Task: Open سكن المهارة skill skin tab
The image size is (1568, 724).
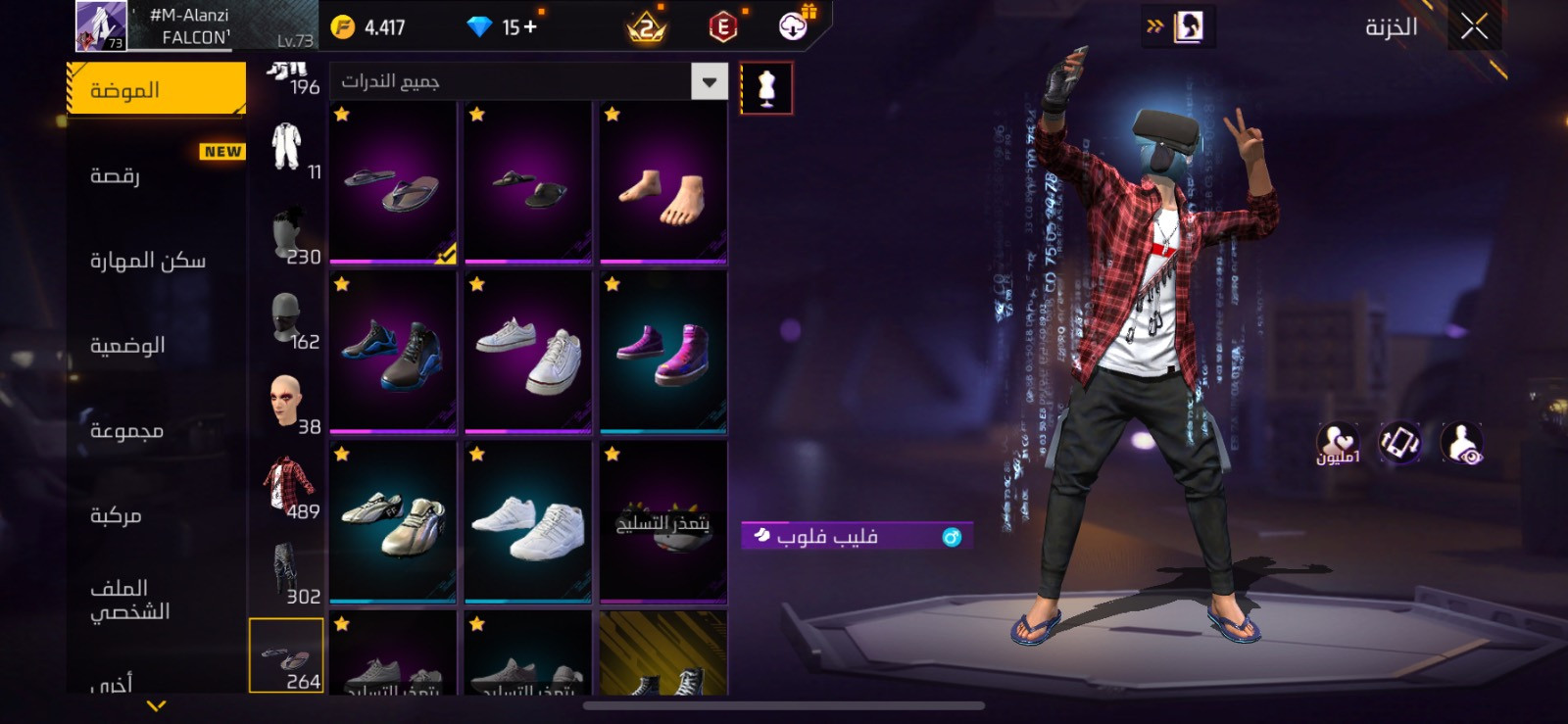Action: coord(156,261)
